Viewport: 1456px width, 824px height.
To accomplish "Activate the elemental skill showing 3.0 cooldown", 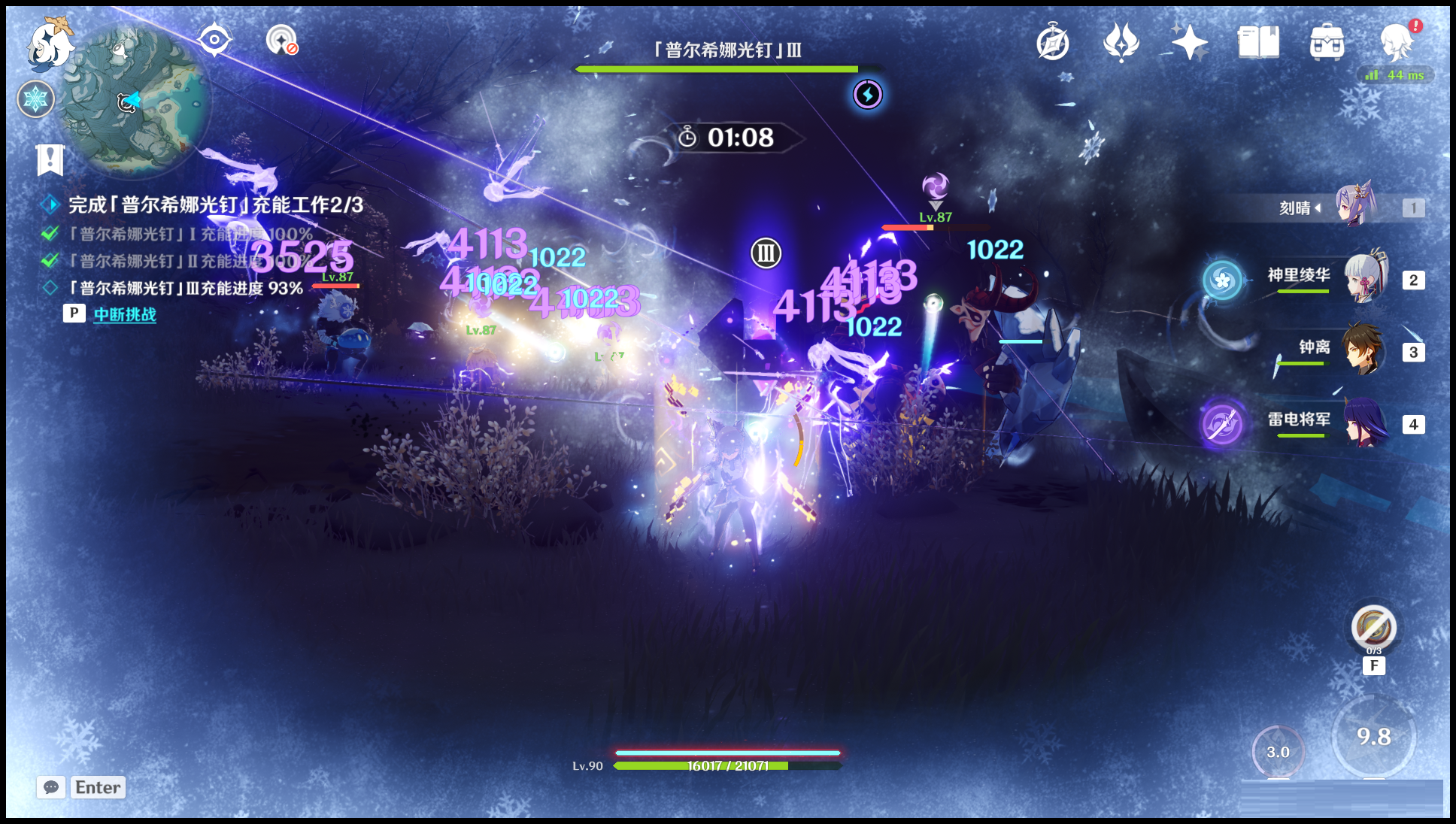I will coord(1278,752).
